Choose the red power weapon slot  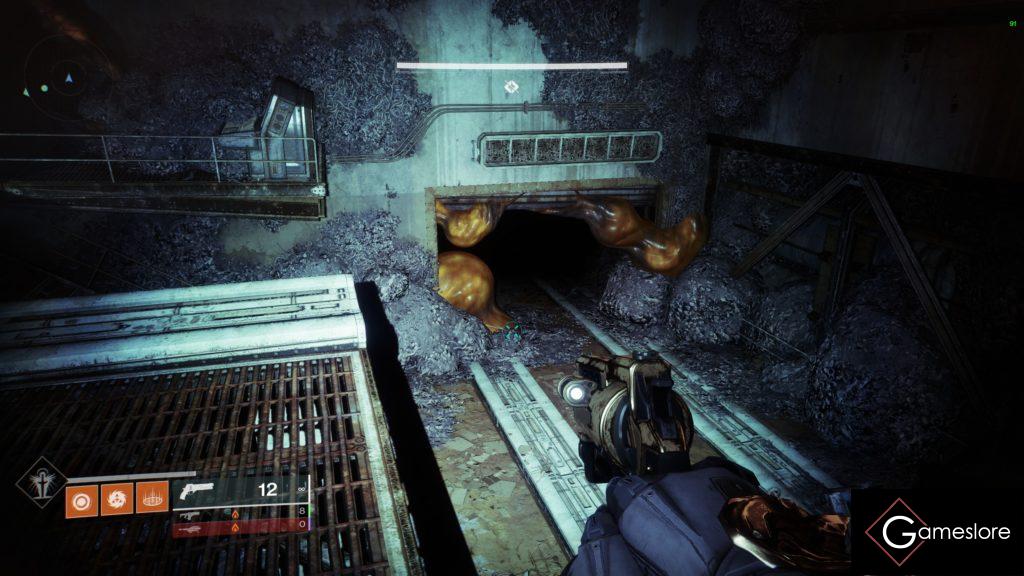240,525
